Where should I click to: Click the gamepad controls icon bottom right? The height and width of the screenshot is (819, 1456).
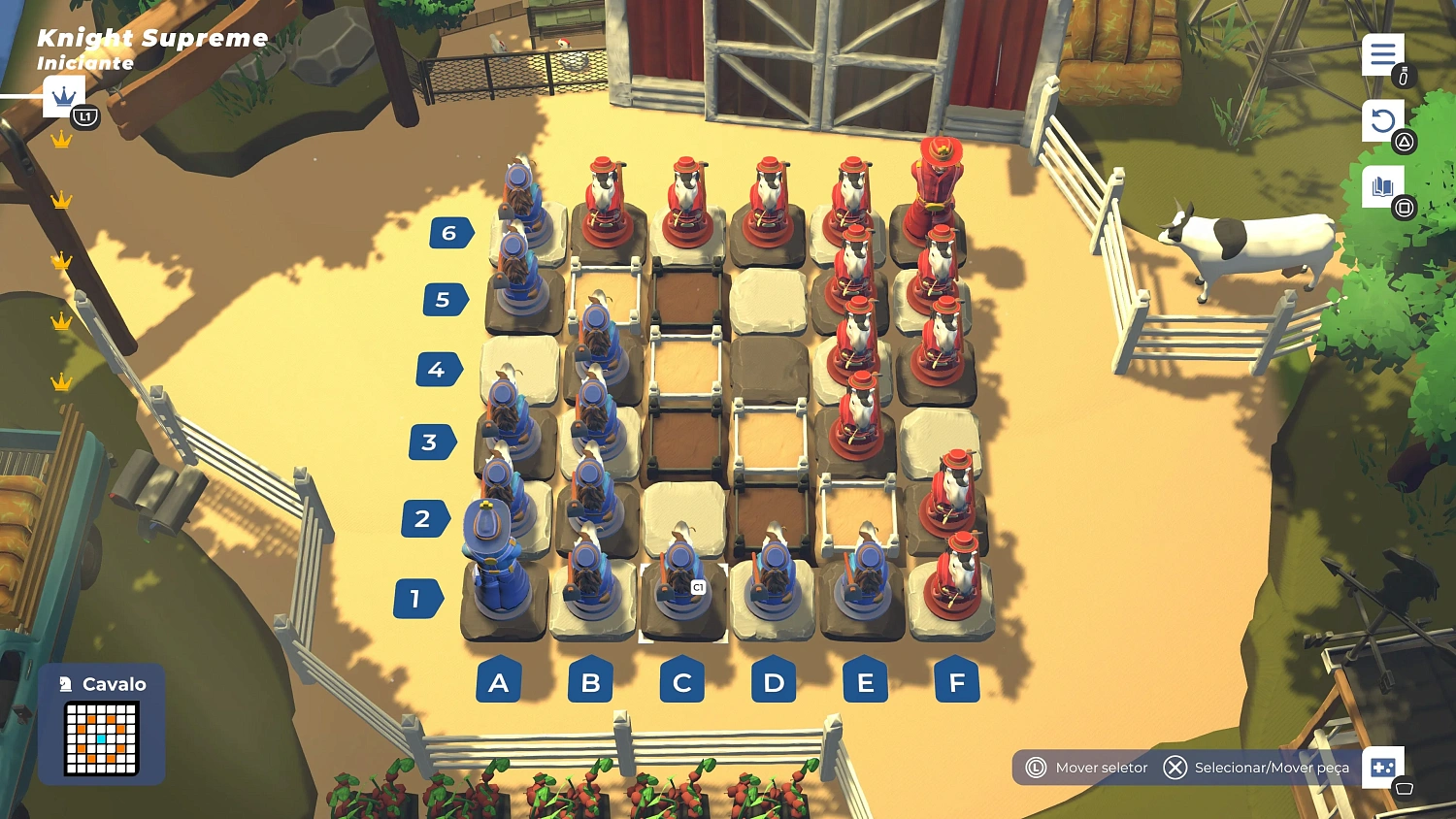tap(1383, 768)
